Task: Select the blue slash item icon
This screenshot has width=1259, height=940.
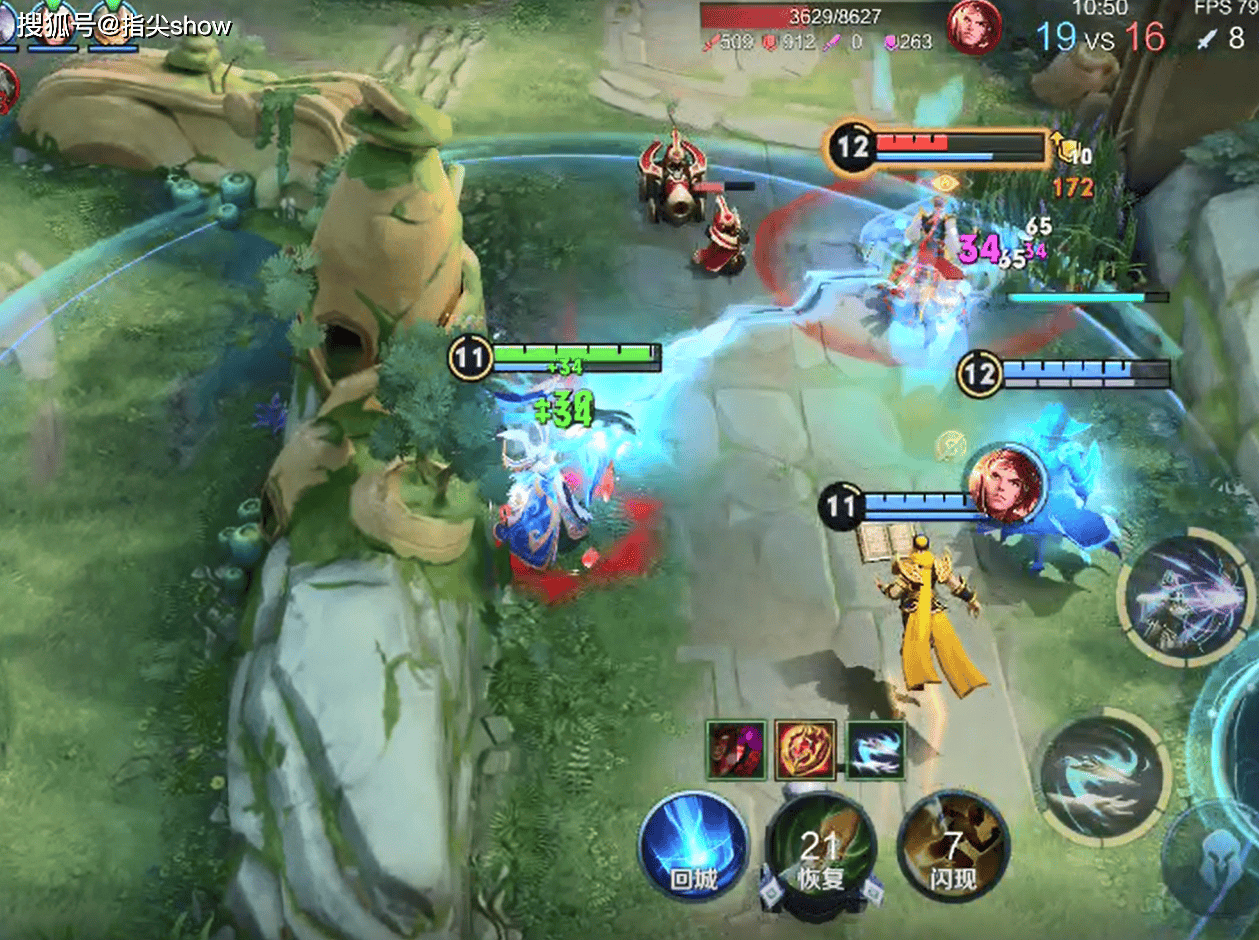Action: click(x=876, y=750)
